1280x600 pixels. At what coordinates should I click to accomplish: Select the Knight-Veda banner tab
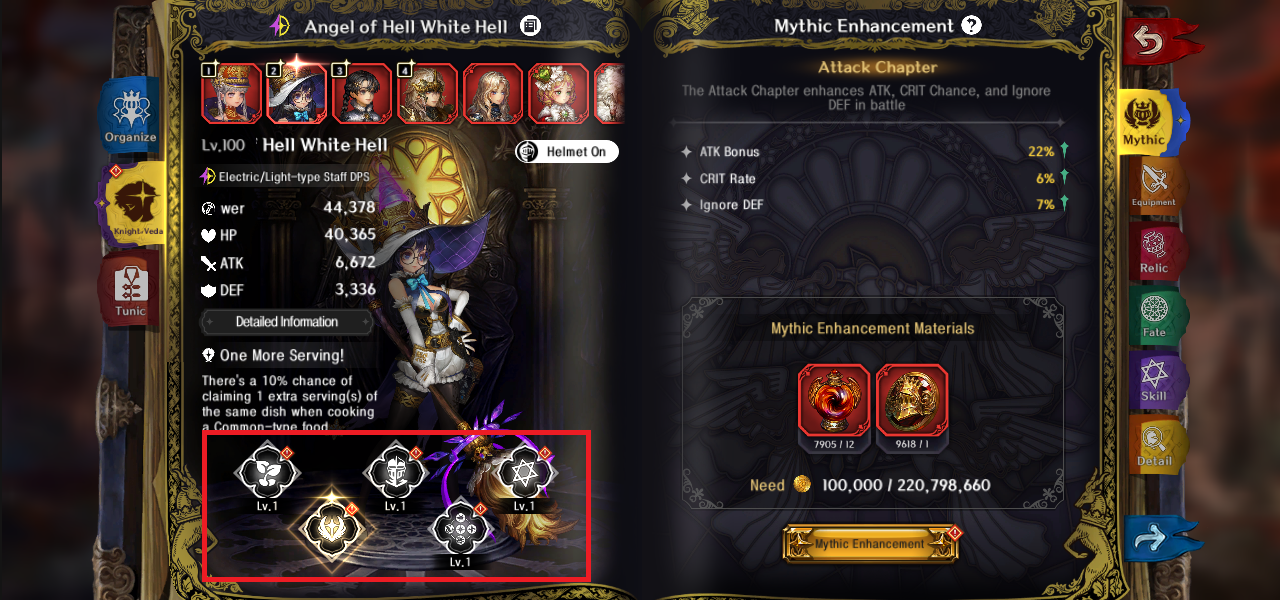click(134, 205)
